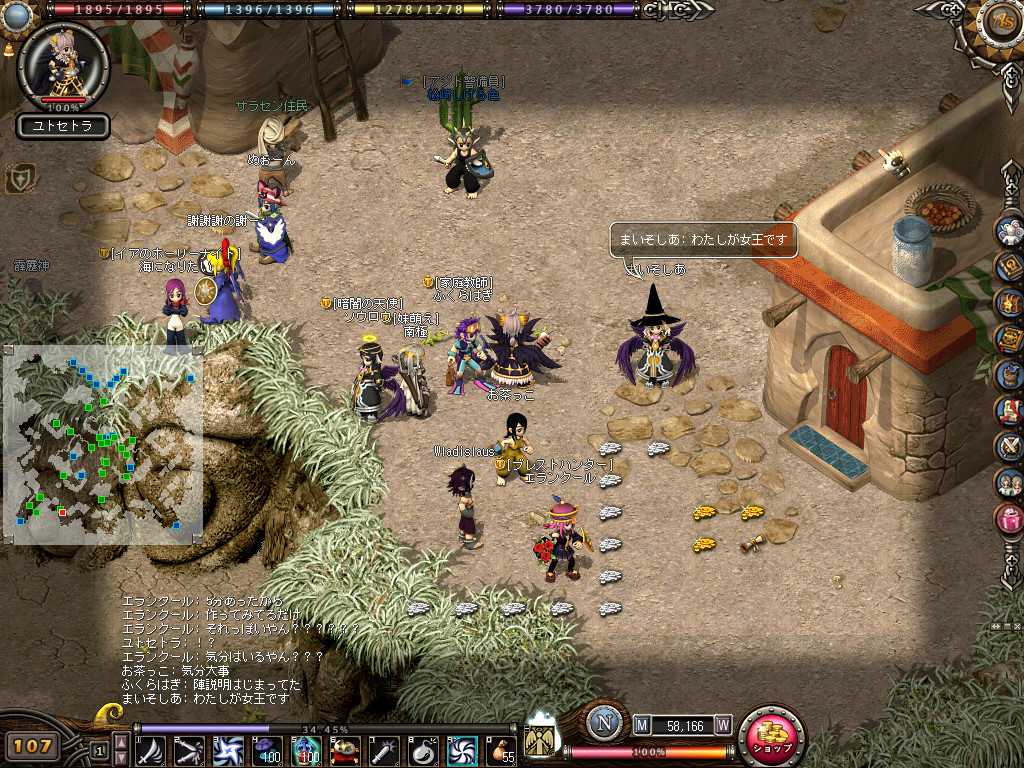Screen dimensions: 1024x768
Task: Open the pink gift box icon
Action: 1010,518
